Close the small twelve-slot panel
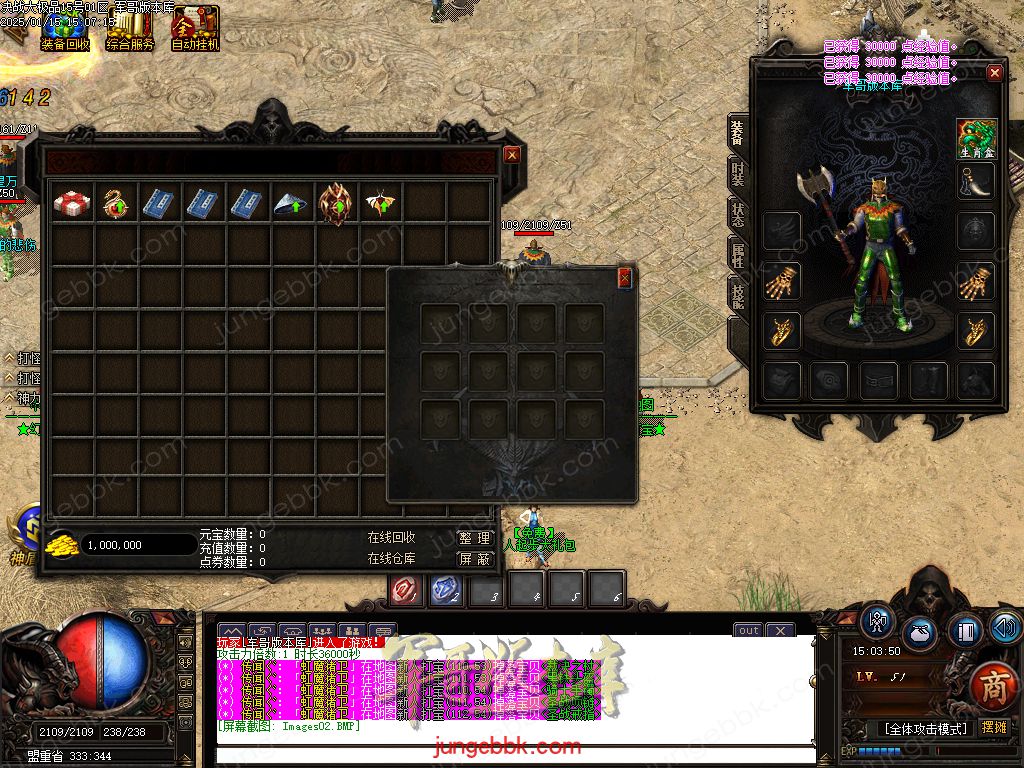 625,277
